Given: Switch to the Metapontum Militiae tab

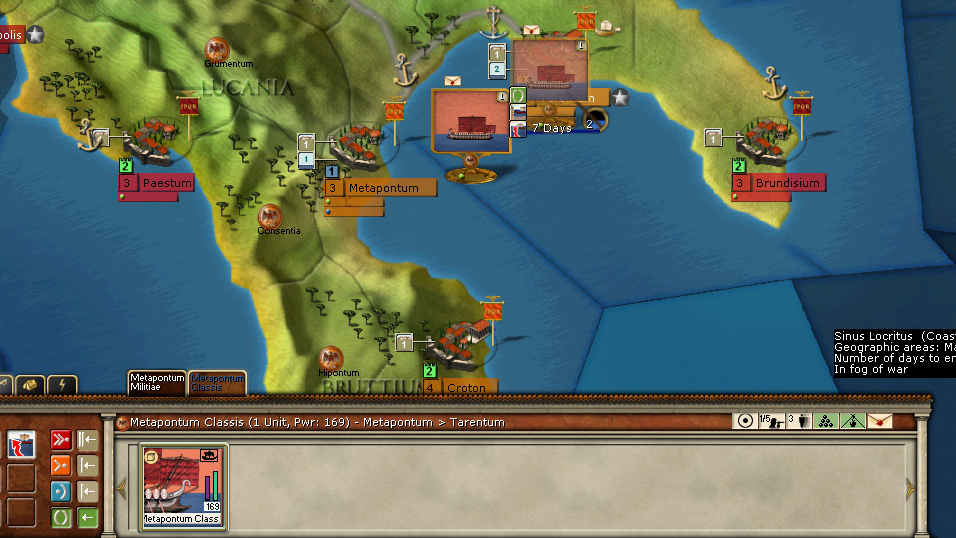Looking at the screenshot, I should point(157,382).
